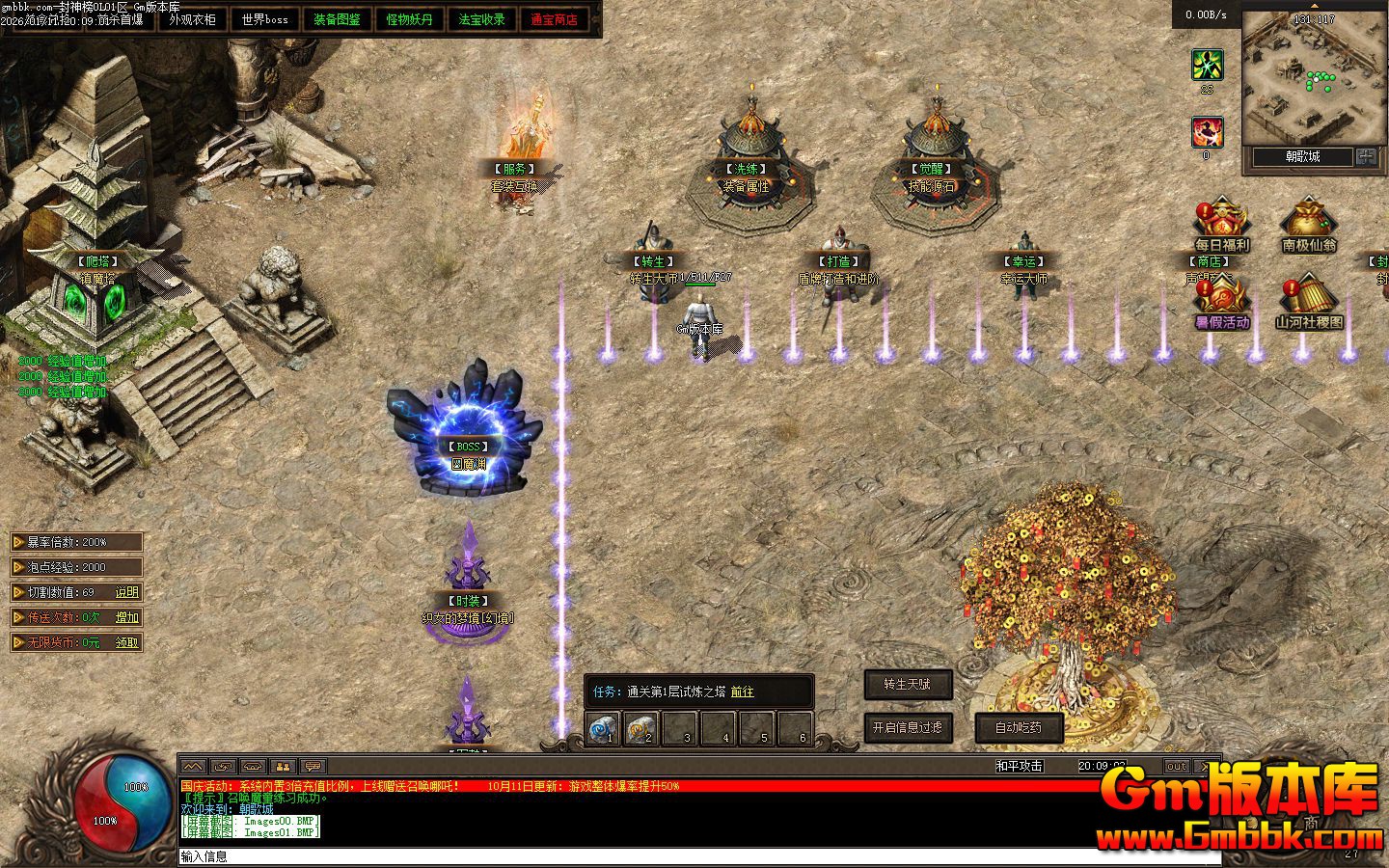The height and width of the screenshot is (868, 1389).
Task: Open the 暑假活动 event icon
Action: click(1221, 301)
